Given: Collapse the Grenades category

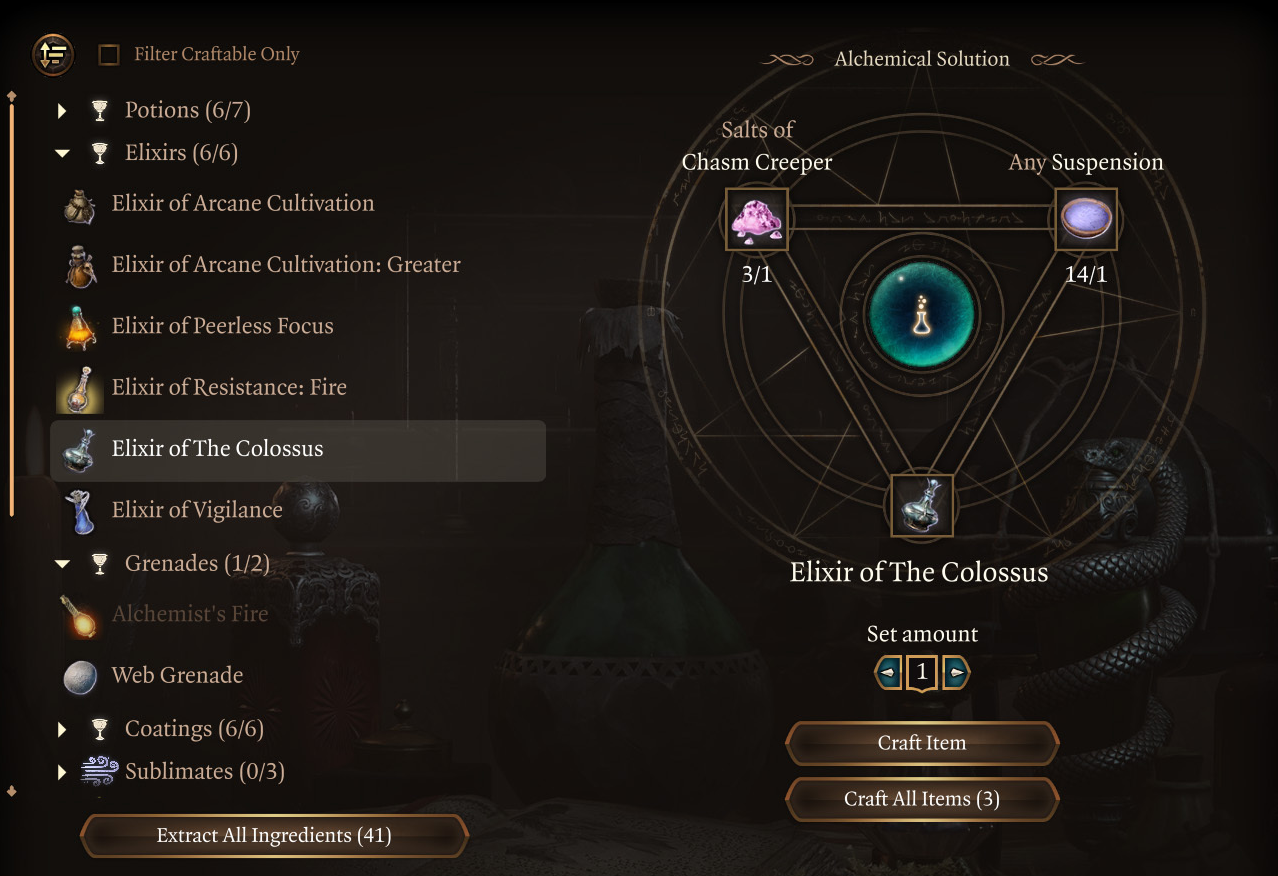Looking at the screenshot, I should pyautogui.click(x=62, y=565).
